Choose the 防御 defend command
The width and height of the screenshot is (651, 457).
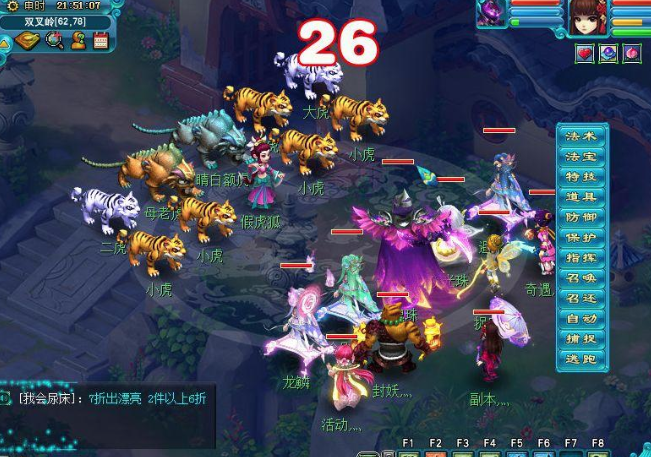pyautogui.click(x=581, y=217)
